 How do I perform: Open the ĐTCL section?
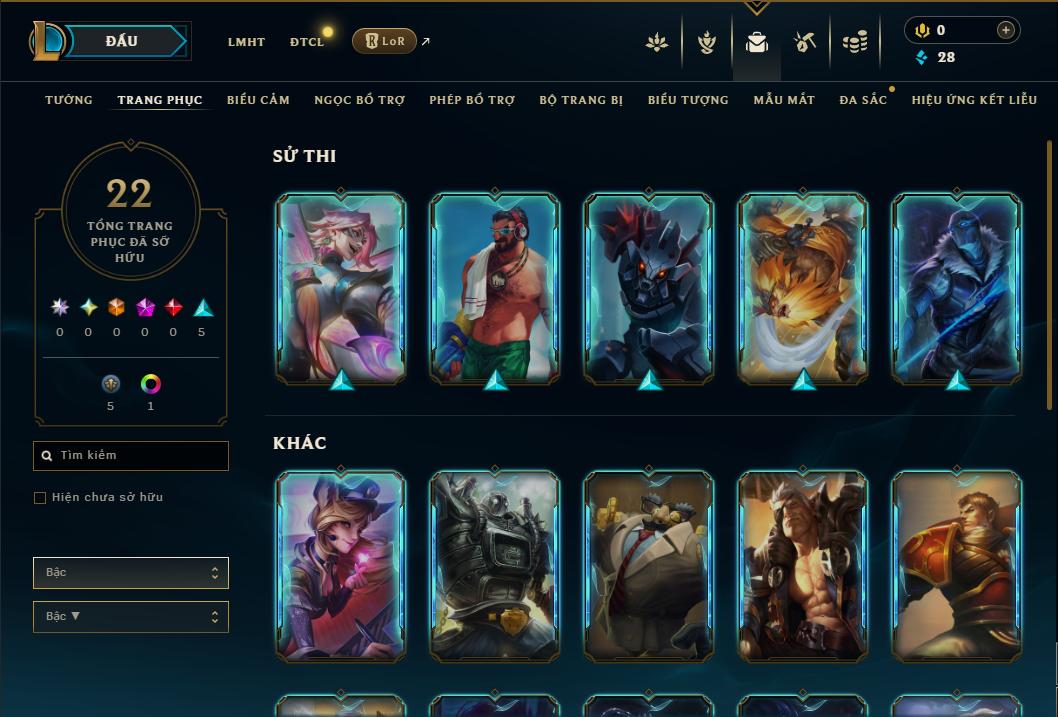click(x=307, y=42)
